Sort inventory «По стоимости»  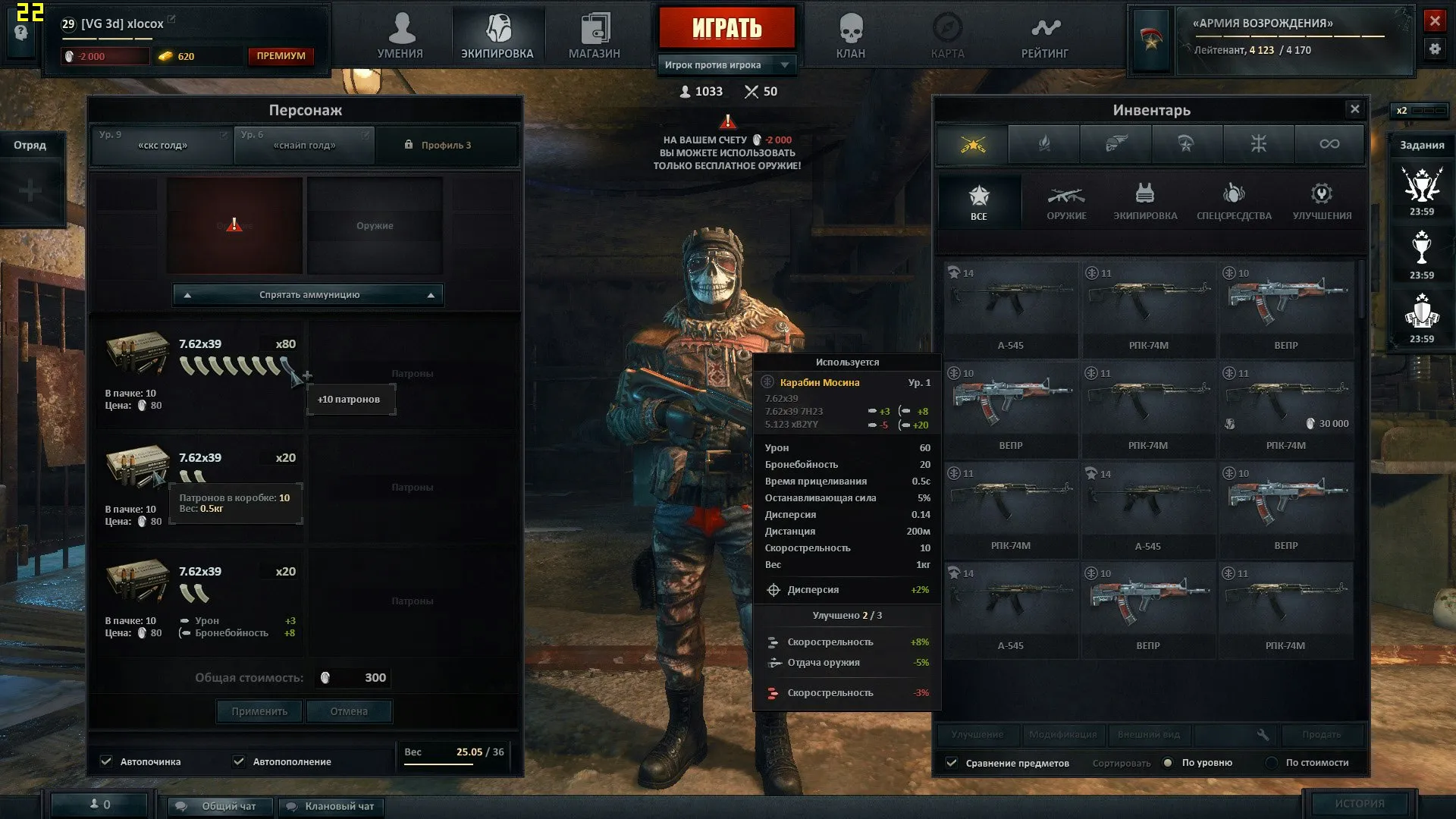point(1272,763)
